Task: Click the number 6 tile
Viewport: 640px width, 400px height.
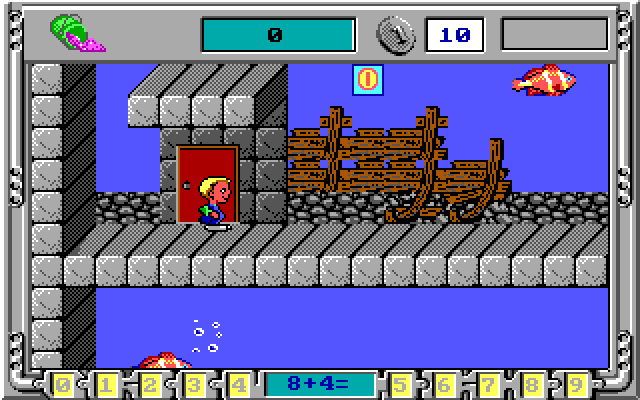Action: pyautogui.click(x=445, y=384)
